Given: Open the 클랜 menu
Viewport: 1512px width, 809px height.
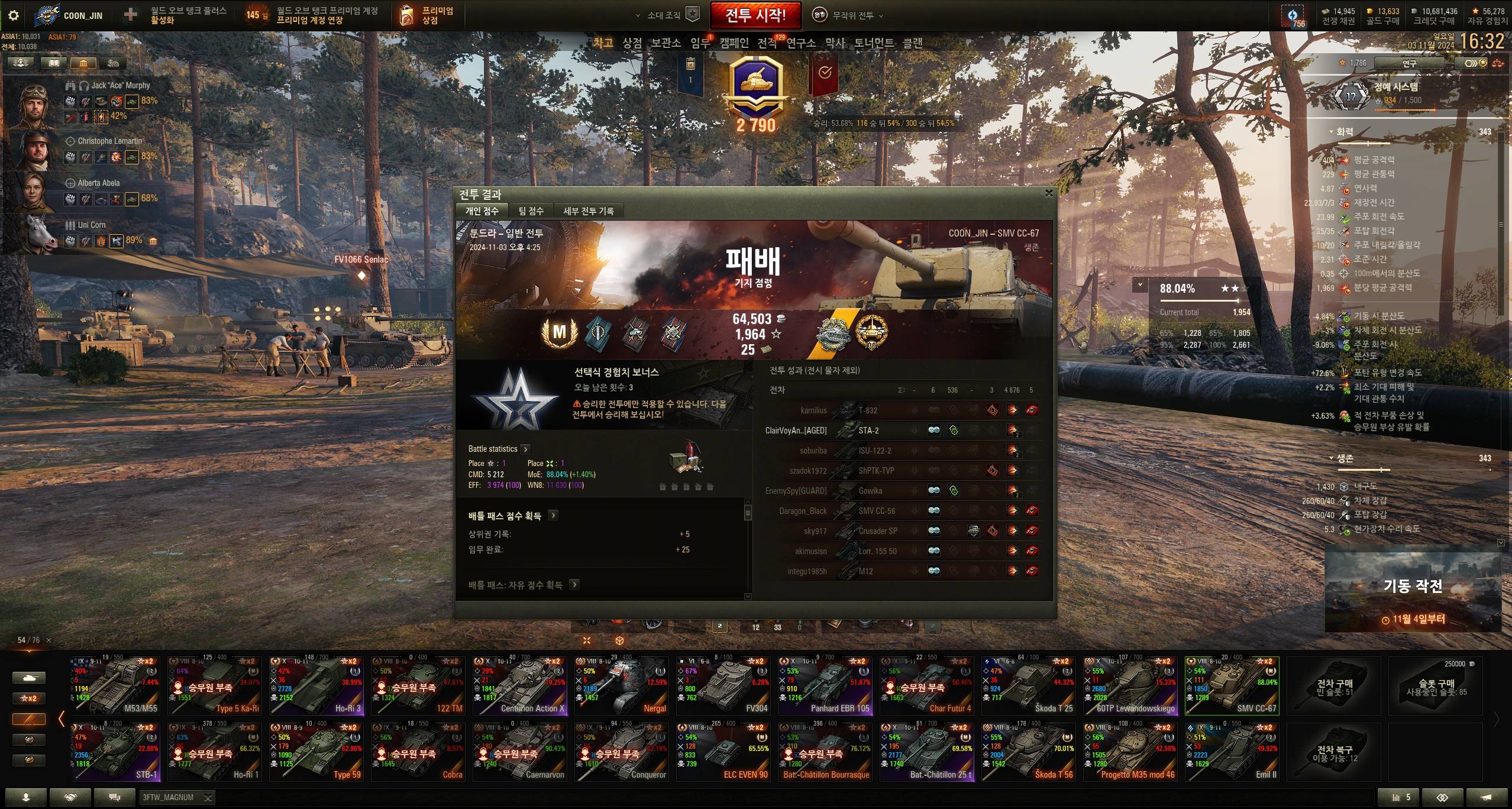Looking at the screenshot, I should click(912, 43).
